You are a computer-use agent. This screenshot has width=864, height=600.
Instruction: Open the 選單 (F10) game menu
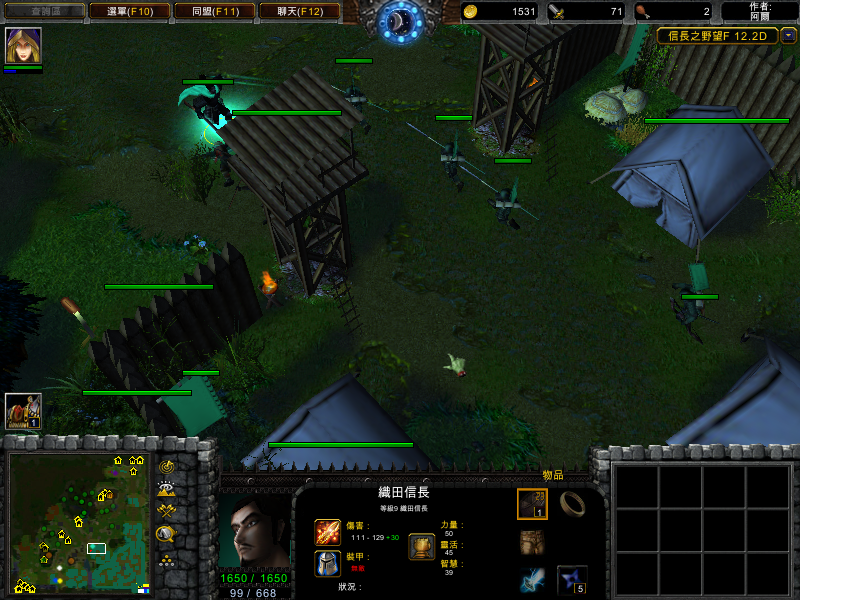(x=128, y=11)
